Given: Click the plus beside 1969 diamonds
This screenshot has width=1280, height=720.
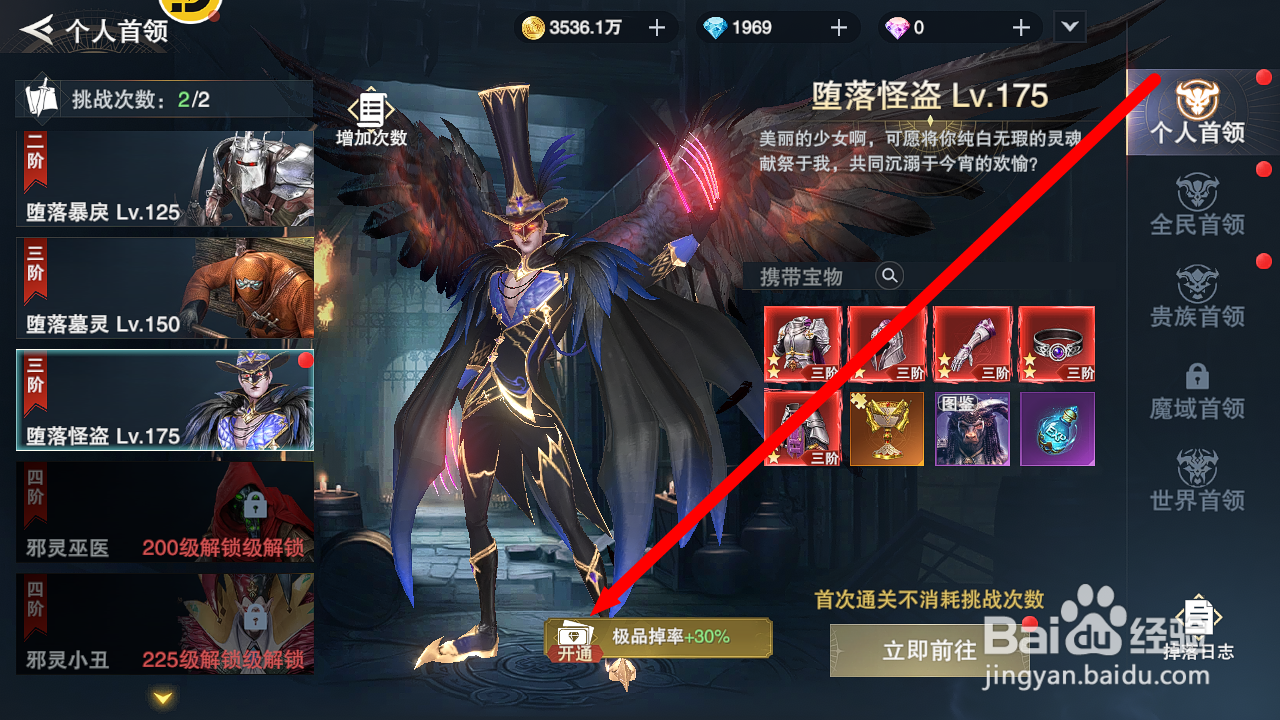Looking at the screenshot, I should [838, 28].
